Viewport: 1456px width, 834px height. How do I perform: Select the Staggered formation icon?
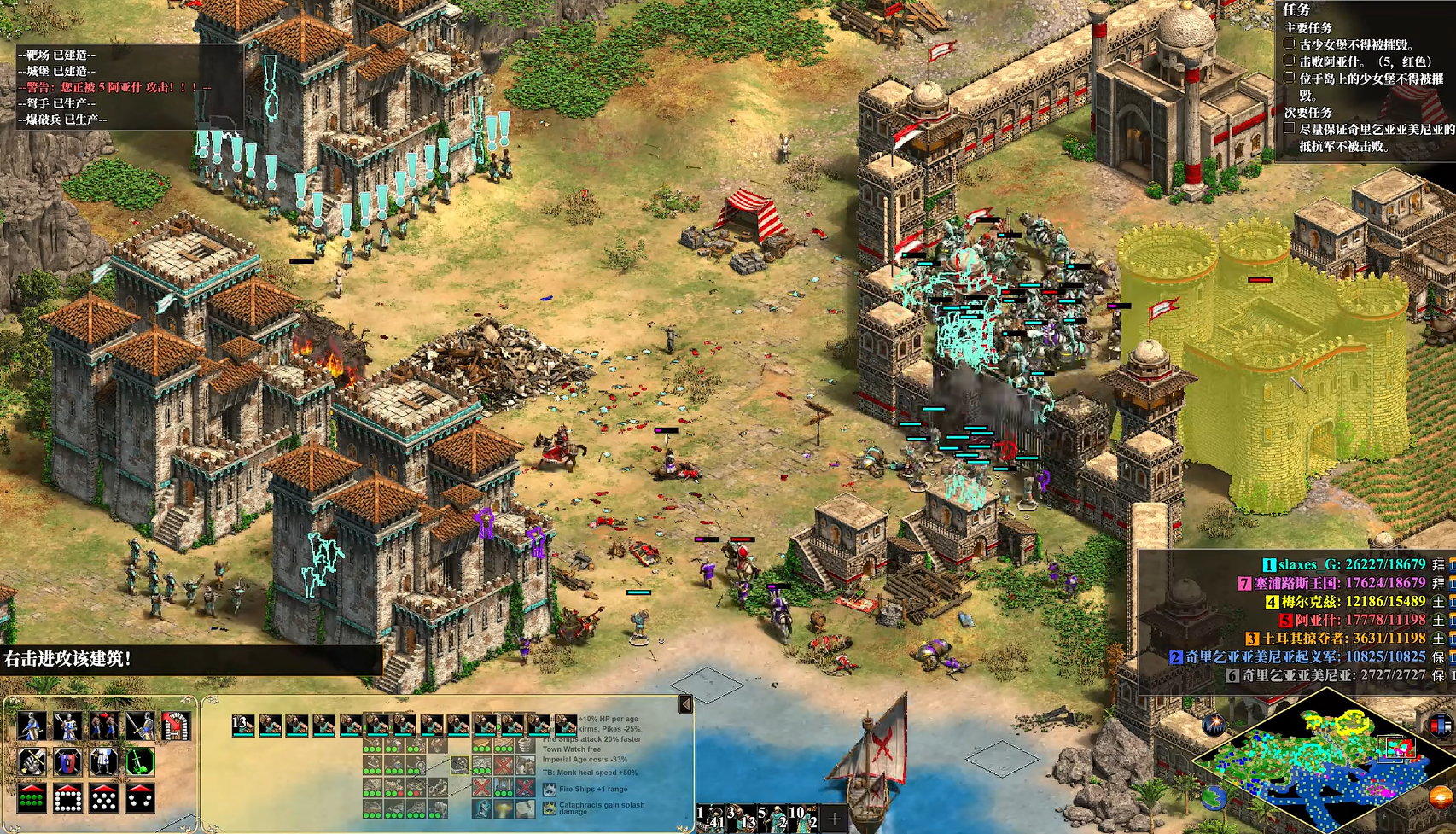pos(104,798)
